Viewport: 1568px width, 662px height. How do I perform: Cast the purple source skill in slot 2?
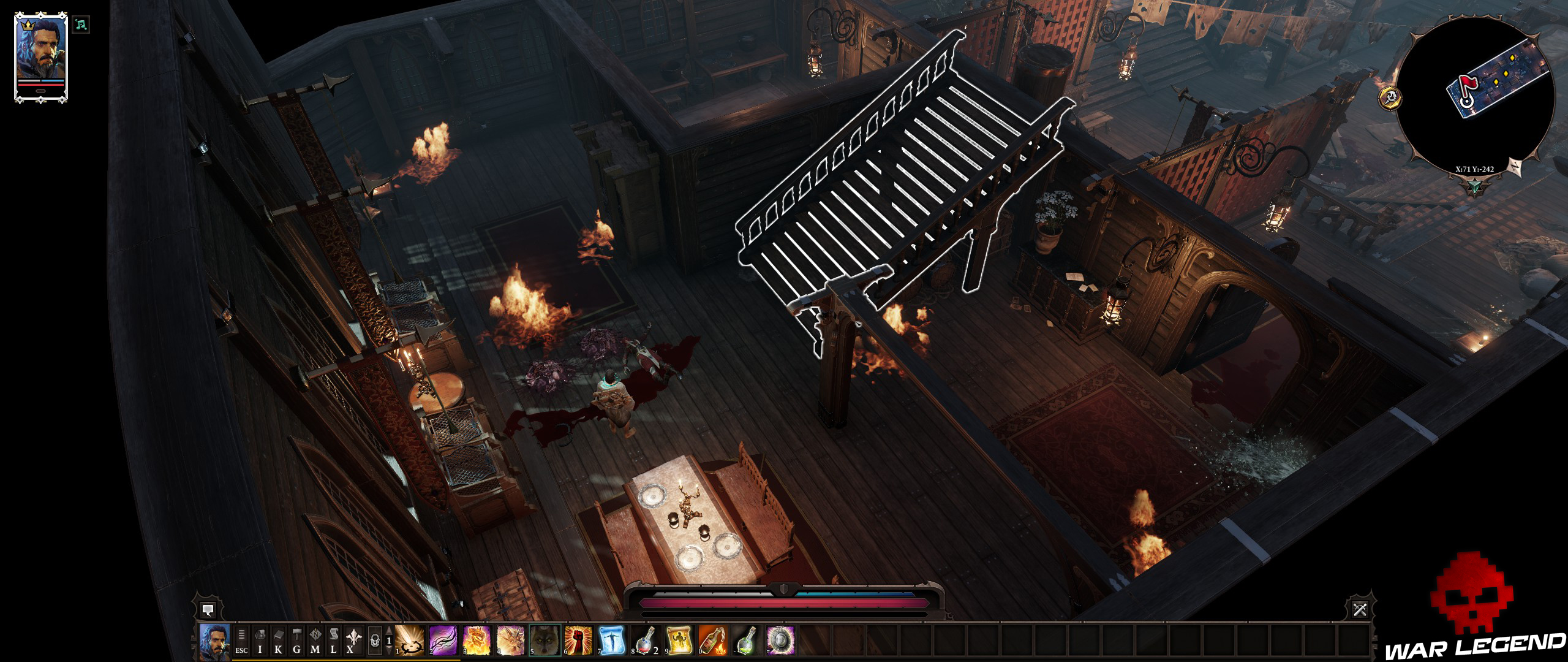pos(444,642)
